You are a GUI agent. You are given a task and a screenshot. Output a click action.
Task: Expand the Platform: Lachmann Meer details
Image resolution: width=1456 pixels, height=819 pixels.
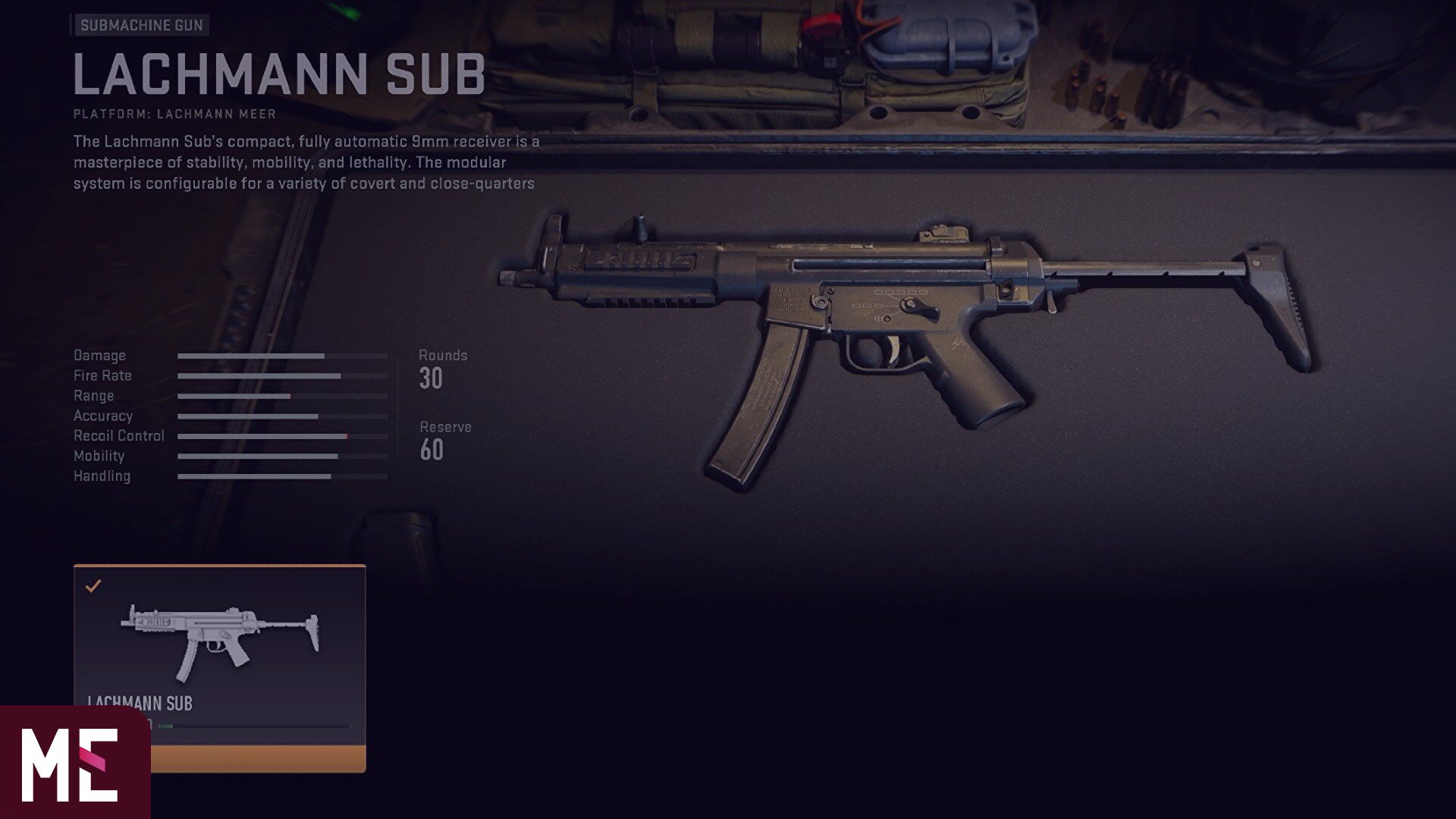173,115
